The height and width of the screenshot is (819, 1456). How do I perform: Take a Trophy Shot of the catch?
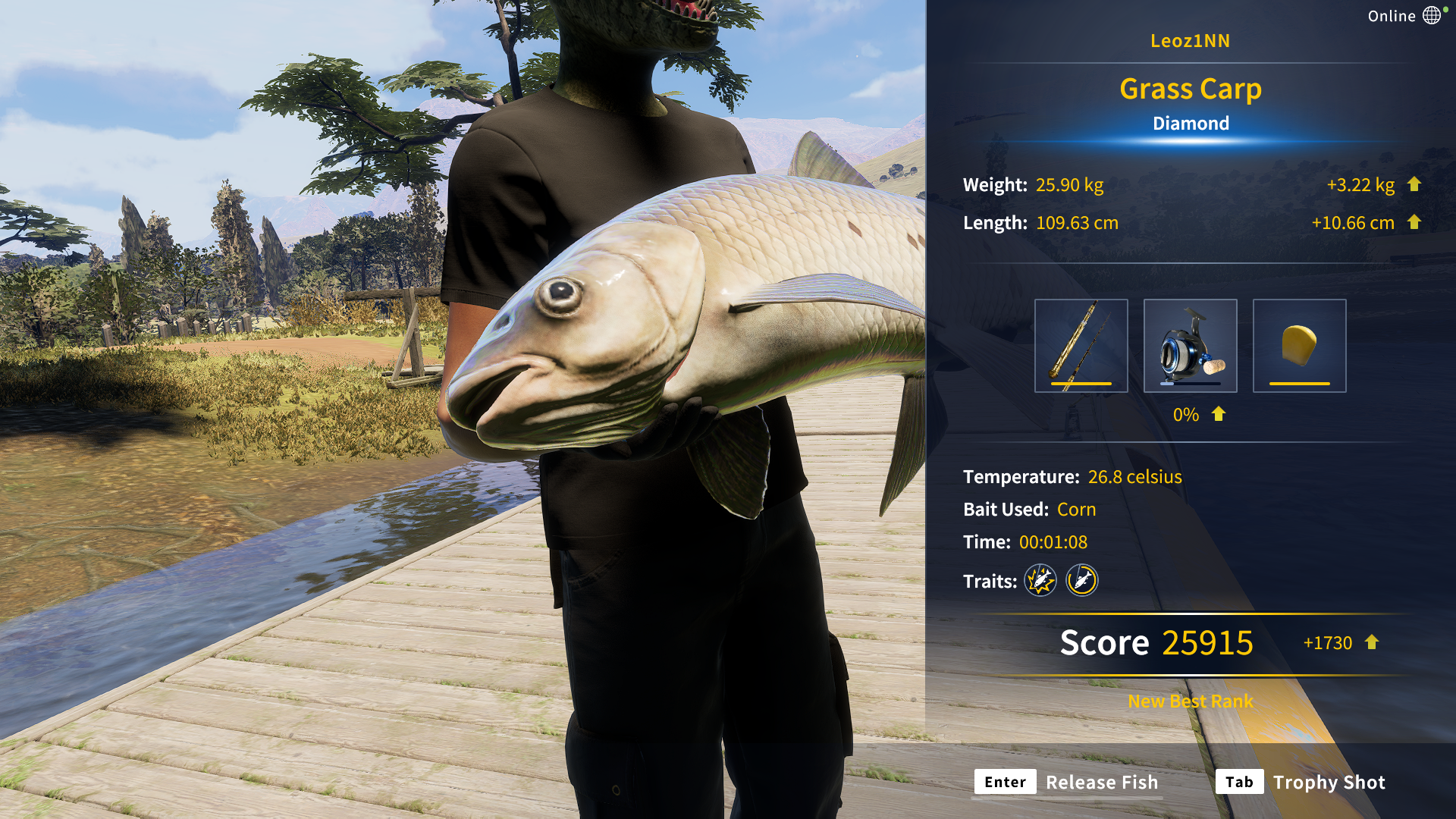click(1301, 782)
